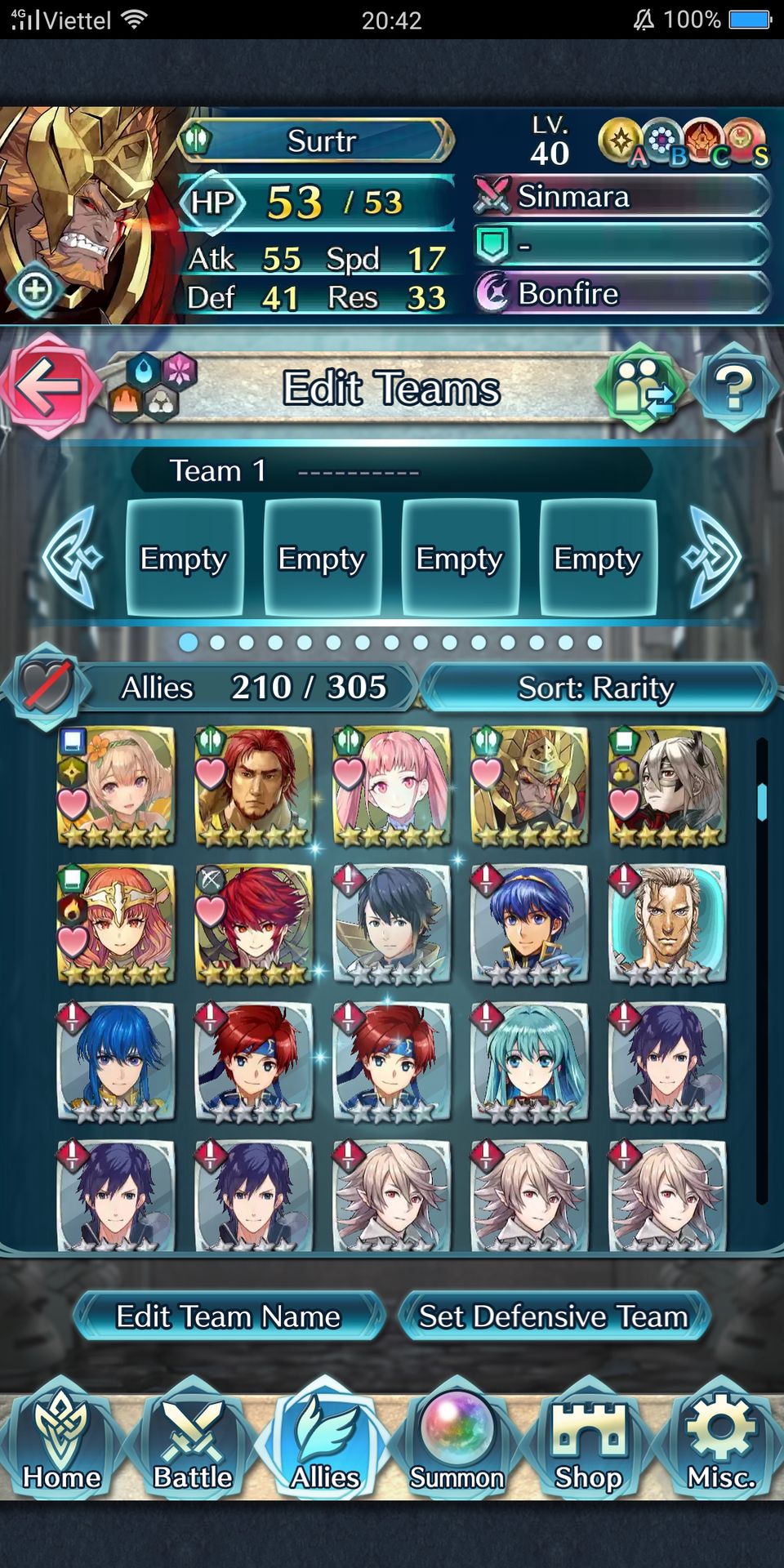Open the Summon screen
The height and width of the screenshot is (1568, 784).
(457, 1441)
